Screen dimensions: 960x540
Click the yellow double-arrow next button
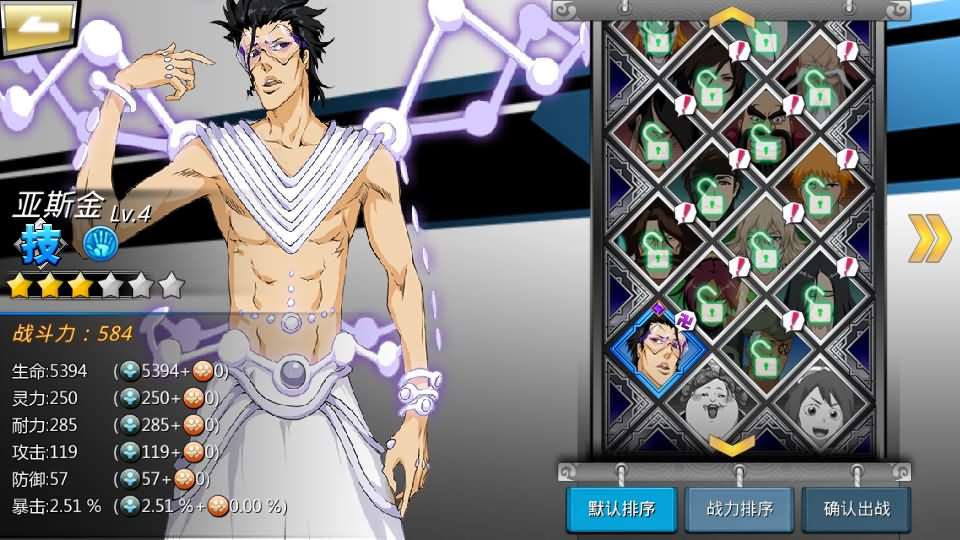click(x=929, y=238)
